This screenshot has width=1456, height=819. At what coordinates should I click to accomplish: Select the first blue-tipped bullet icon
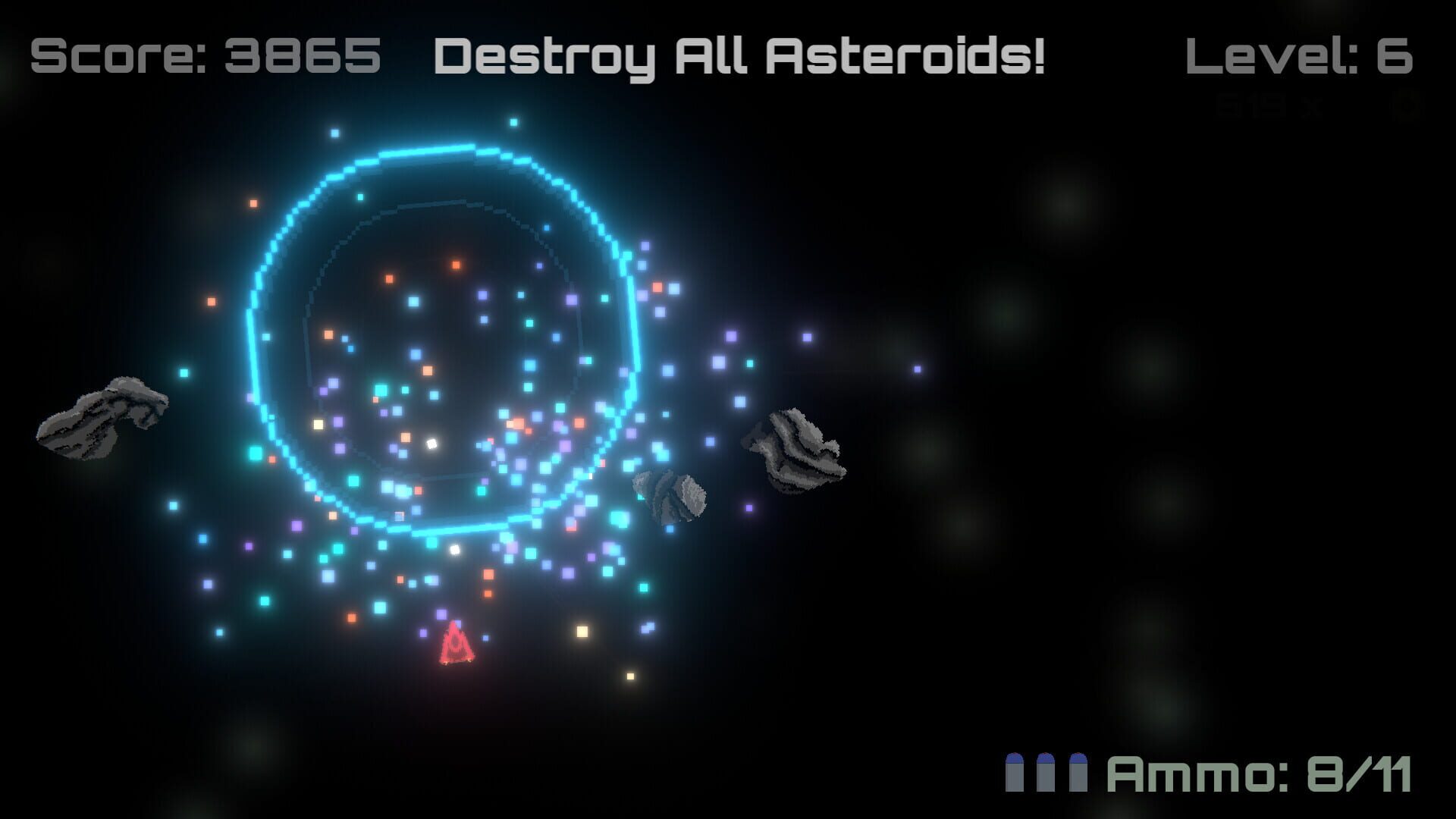(1015, 772)
